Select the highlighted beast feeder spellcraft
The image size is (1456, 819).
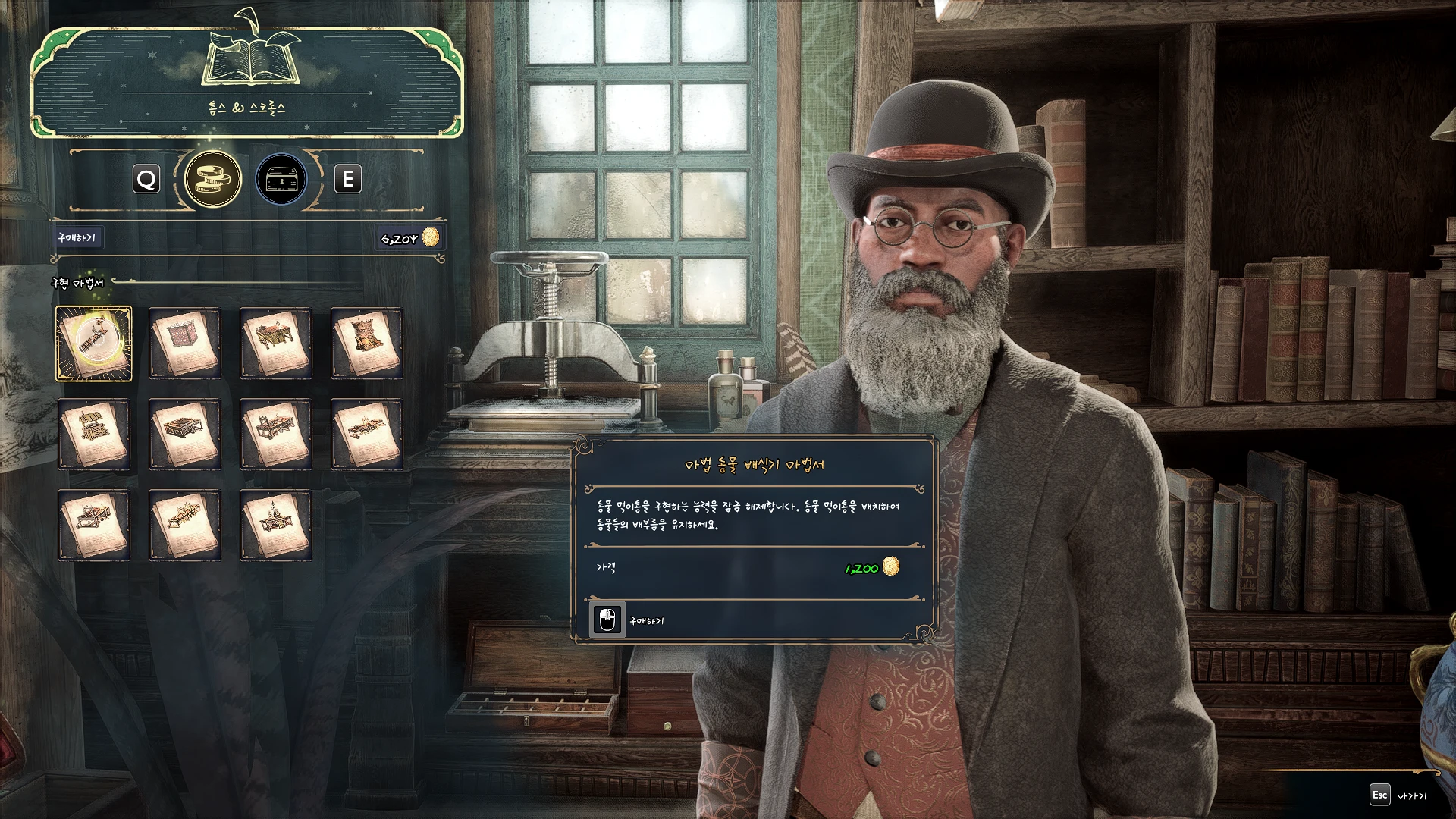pyautogui.click(x=94, y=344)
